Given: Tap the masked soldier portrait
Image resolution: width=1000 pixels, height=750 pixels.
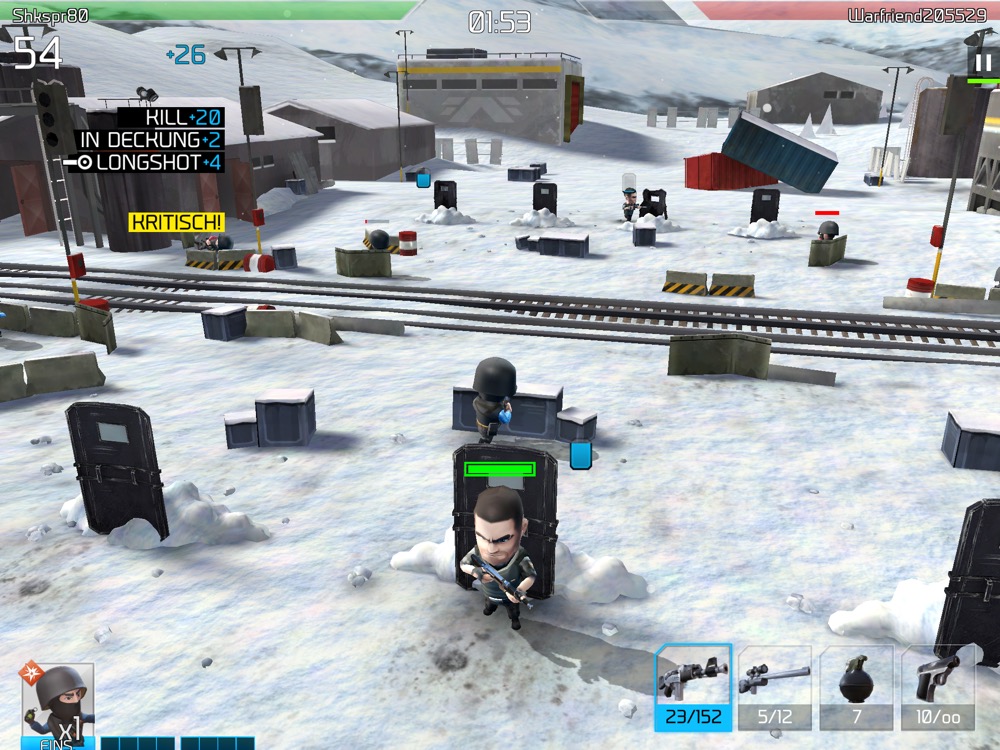Looking at the screenshot, I should click(58, 703).
